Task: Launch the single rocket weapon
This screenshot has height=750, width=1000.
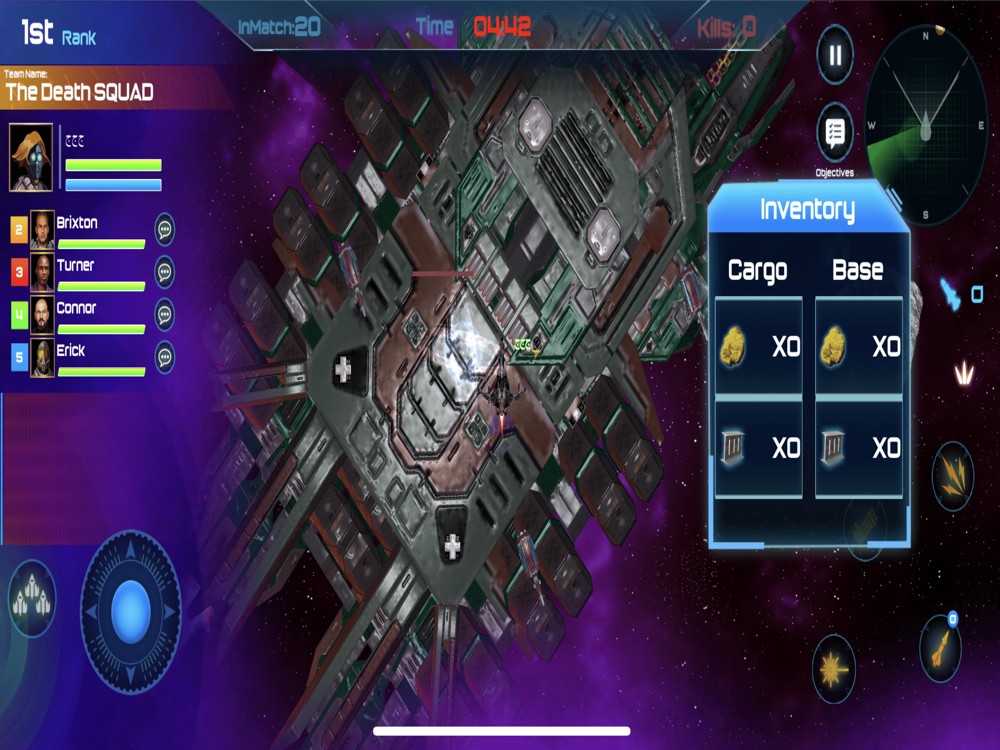Action: click(940, 643)
